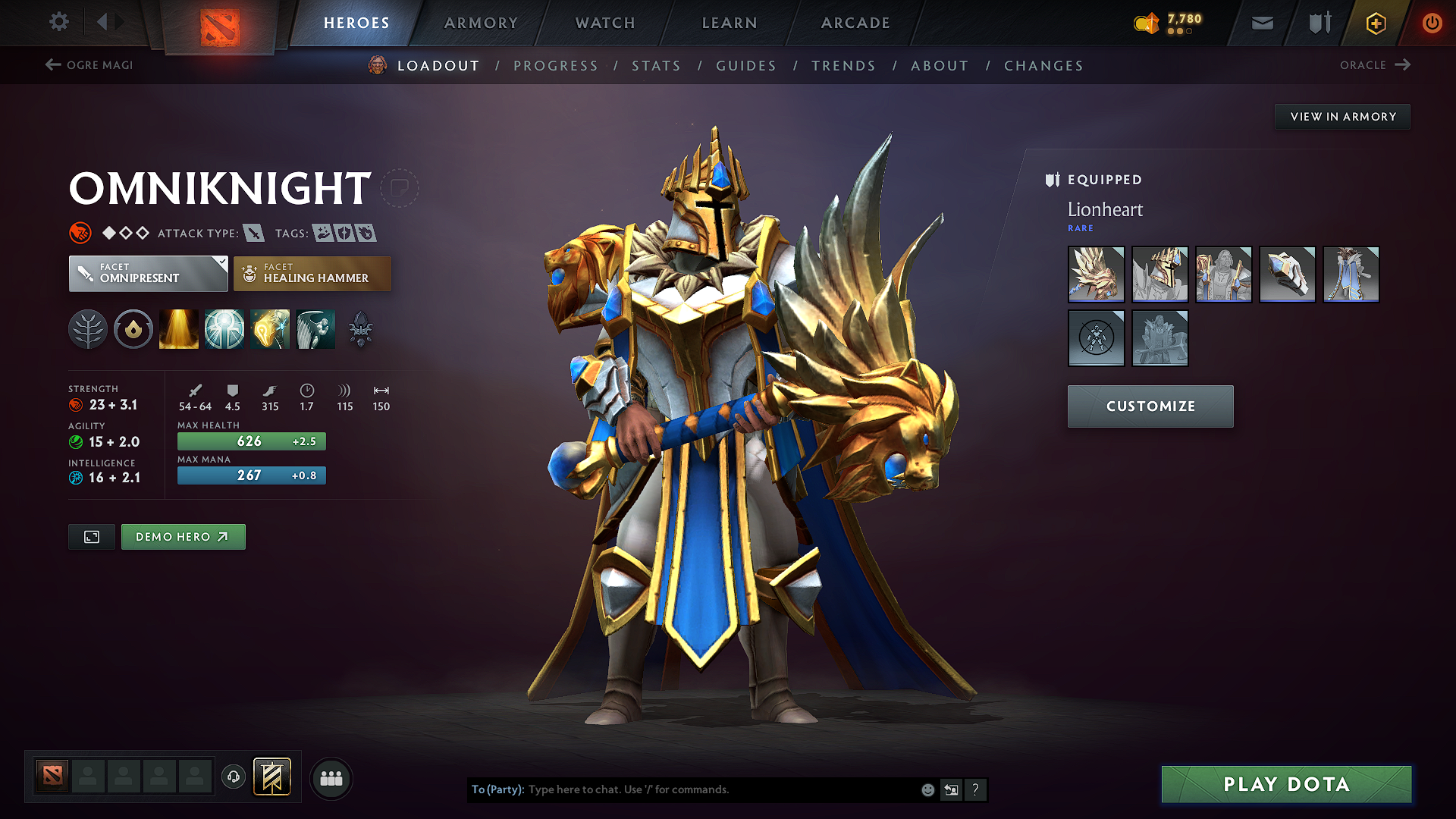Open the settings gear icon
The width and height of the screenshot is (1456, 819).
pyautogui.click(x=58, y=22)
